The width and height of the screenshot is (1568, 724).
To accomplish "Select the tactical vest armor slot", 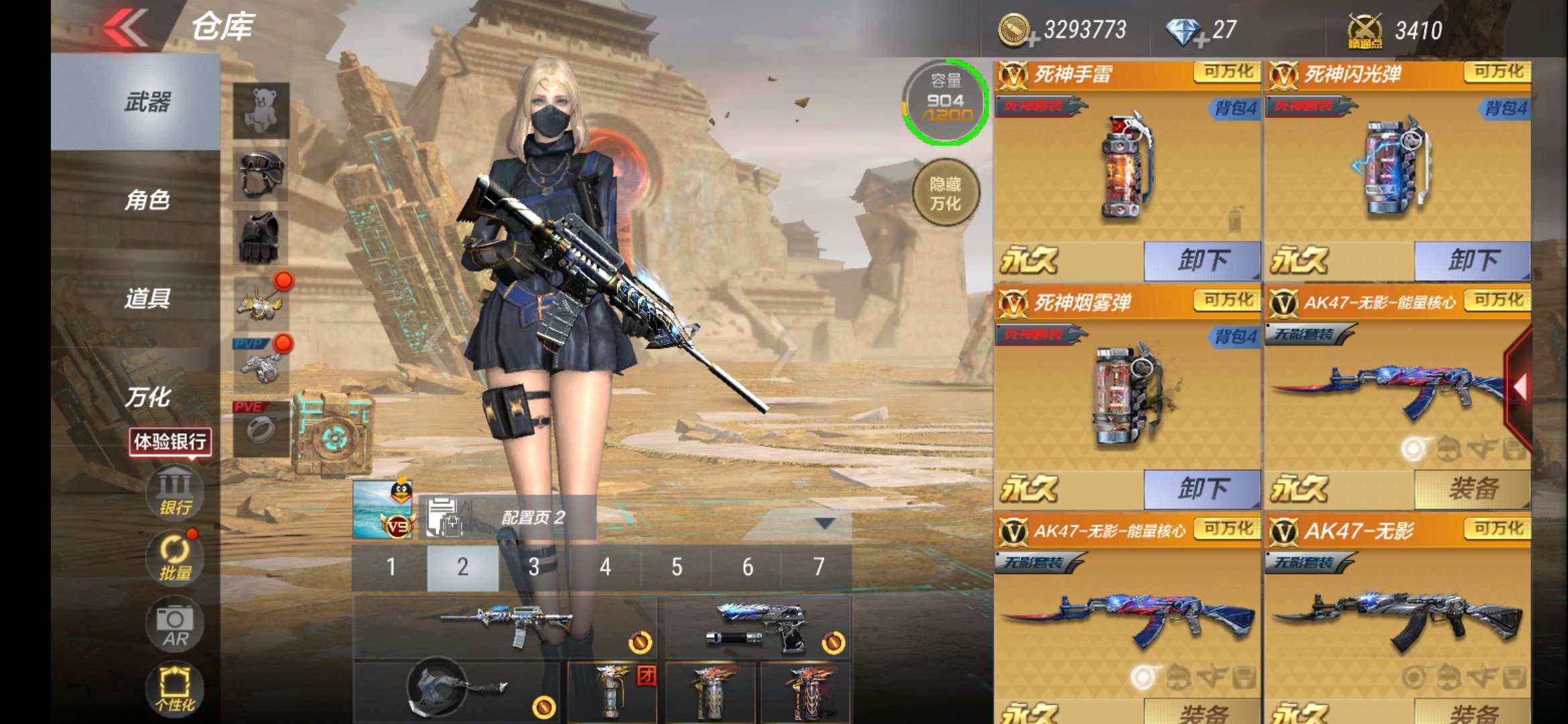I will pyautogui.click(x=261, y=237).
